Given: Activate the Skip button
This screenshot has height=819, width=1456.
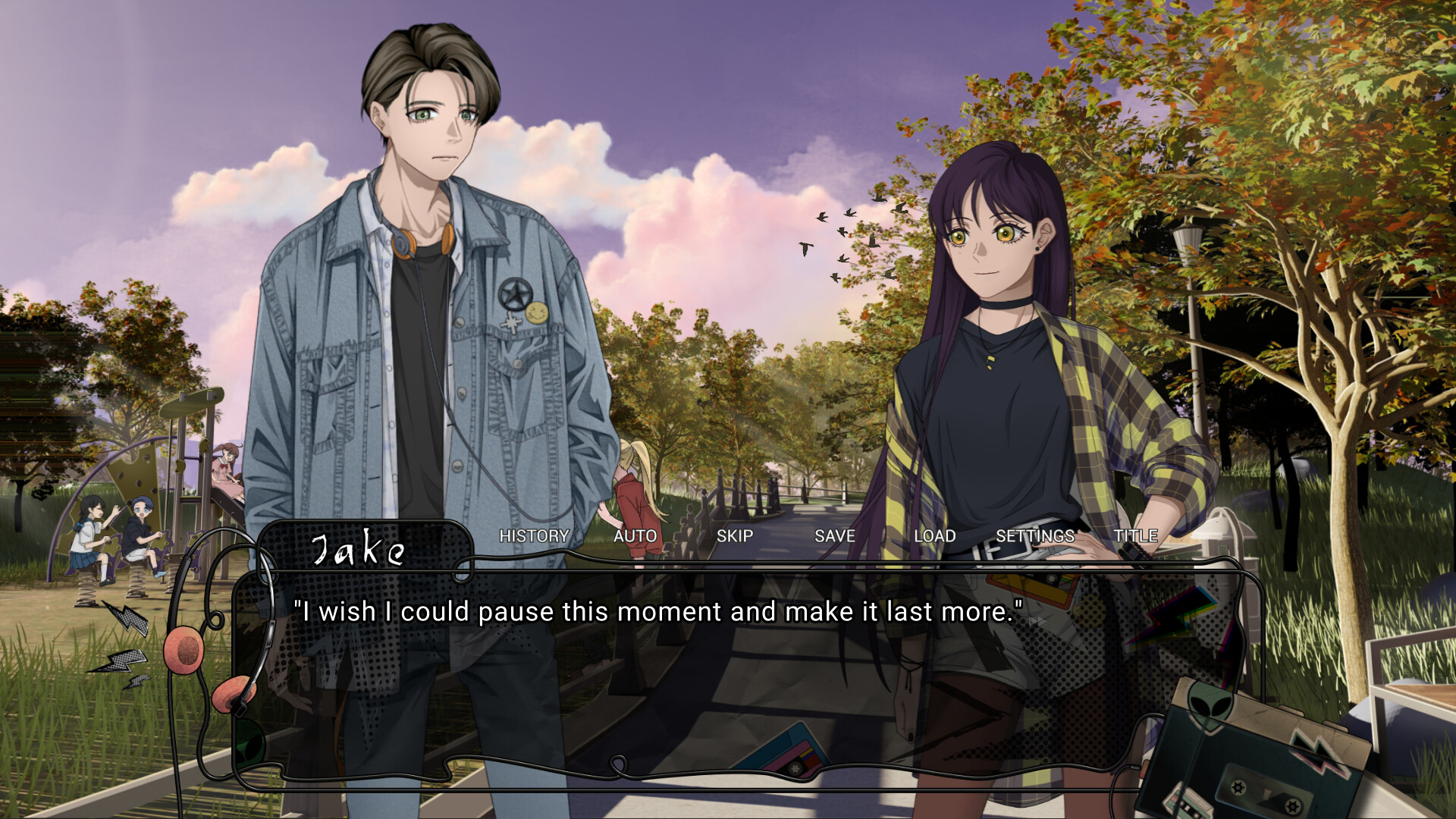Looking at the screenshot, I should coord(734,536).
